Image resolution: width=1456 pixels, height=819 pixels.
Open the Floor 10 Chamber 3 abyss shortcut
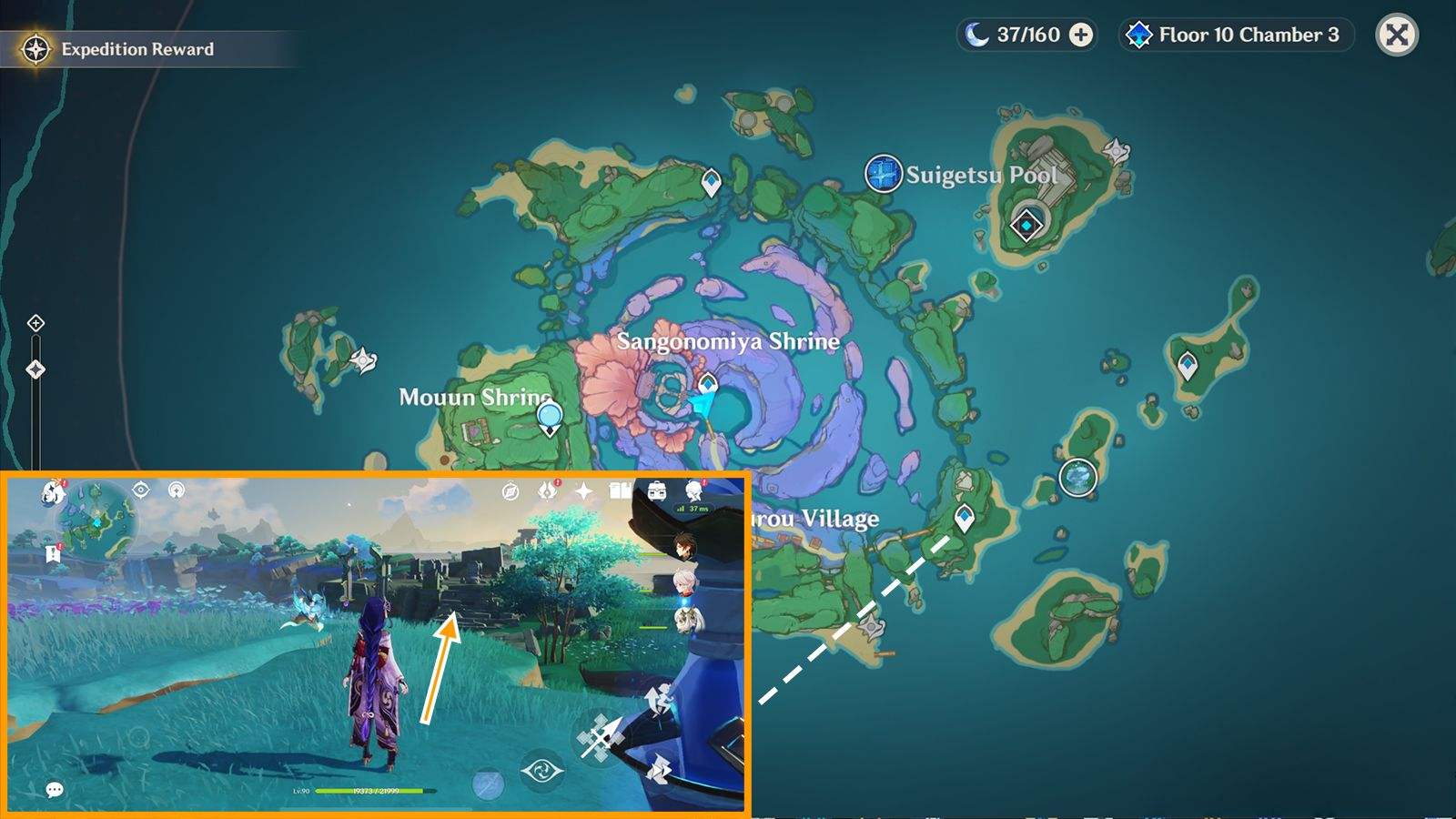pyautogui.click(x=1234, y=35)
